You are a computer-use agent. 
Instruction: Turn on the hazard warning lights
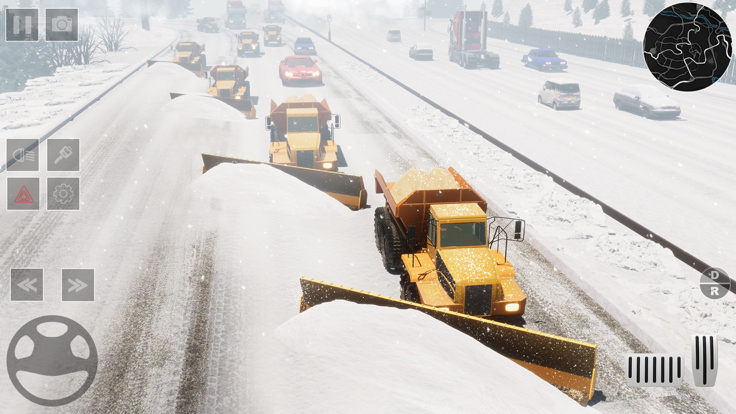pos(23,194)
